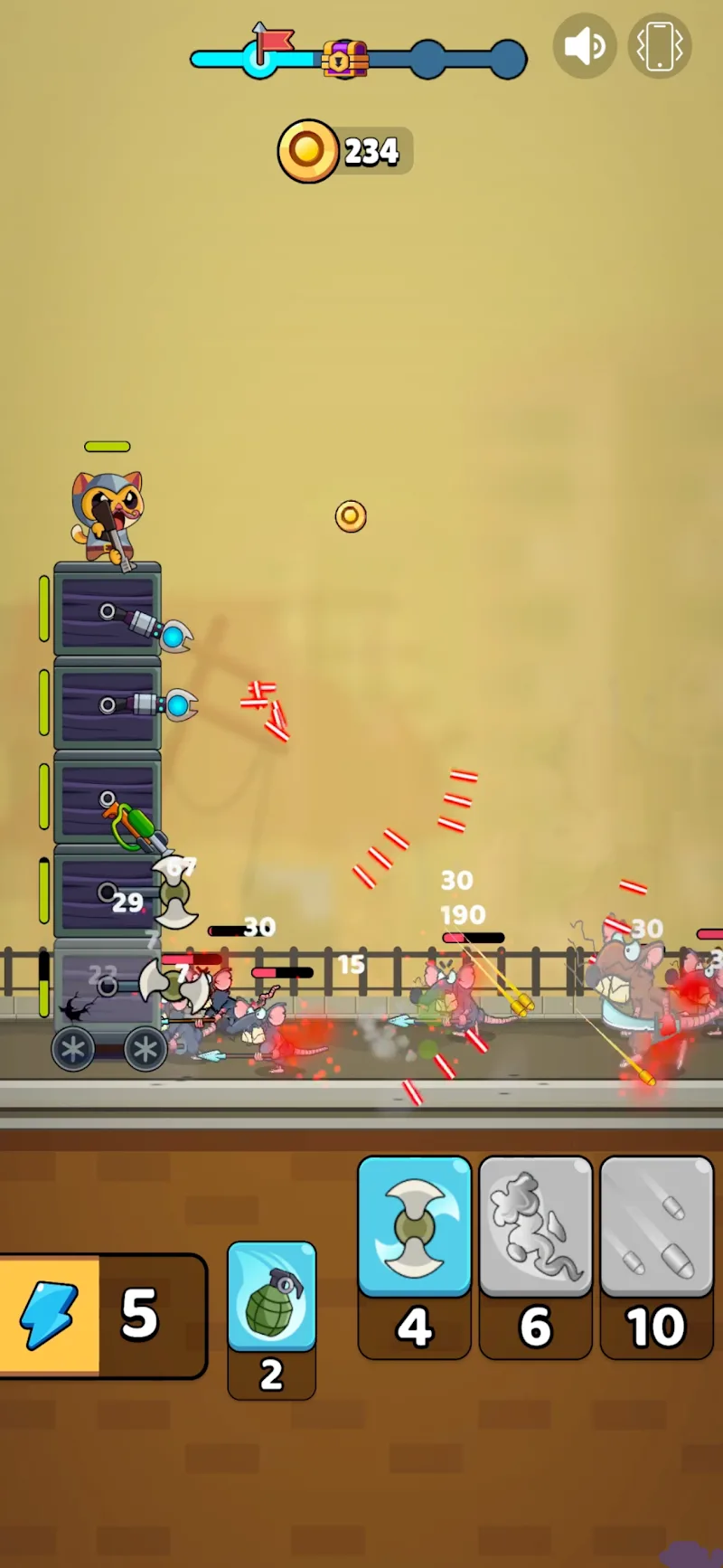The height and width of the screenshot is (1568, 723).
Task: Toggle the phone vibration button
Action: pyautogui.click(x=660, y=46)
